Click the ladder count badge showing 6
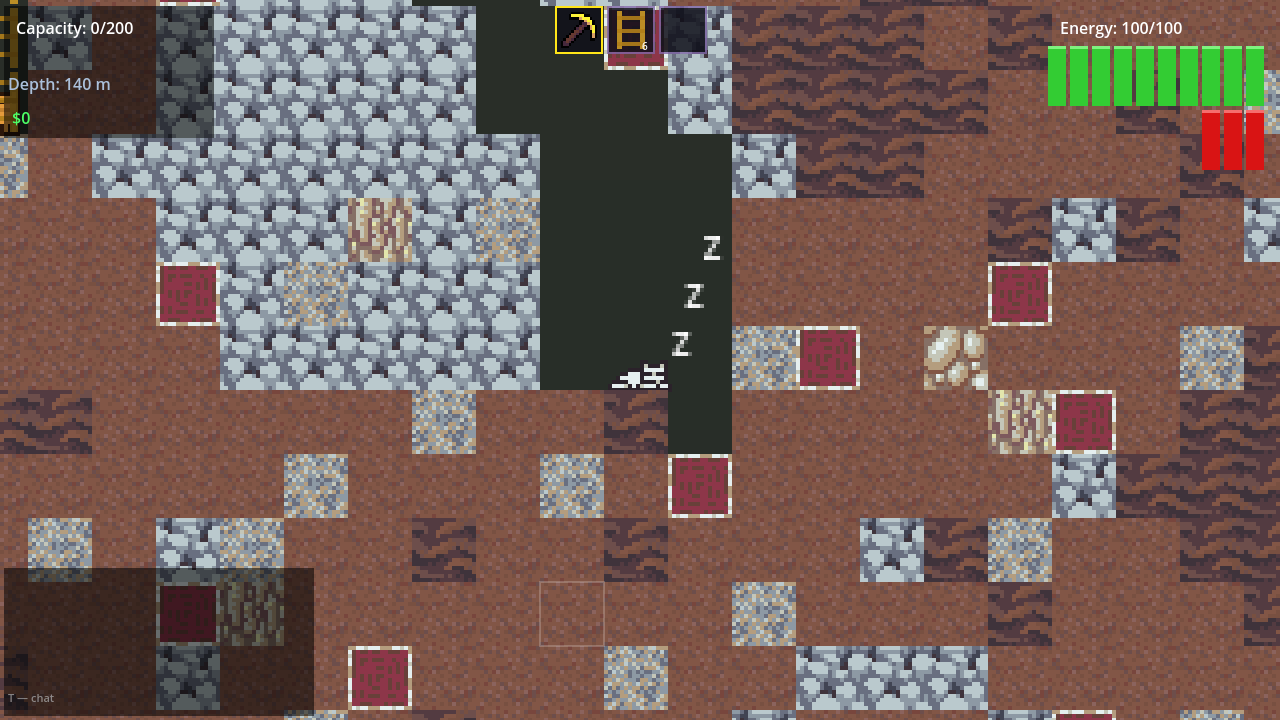The height and width of the screenshot is (720, 1280). (x=644, y=47)
